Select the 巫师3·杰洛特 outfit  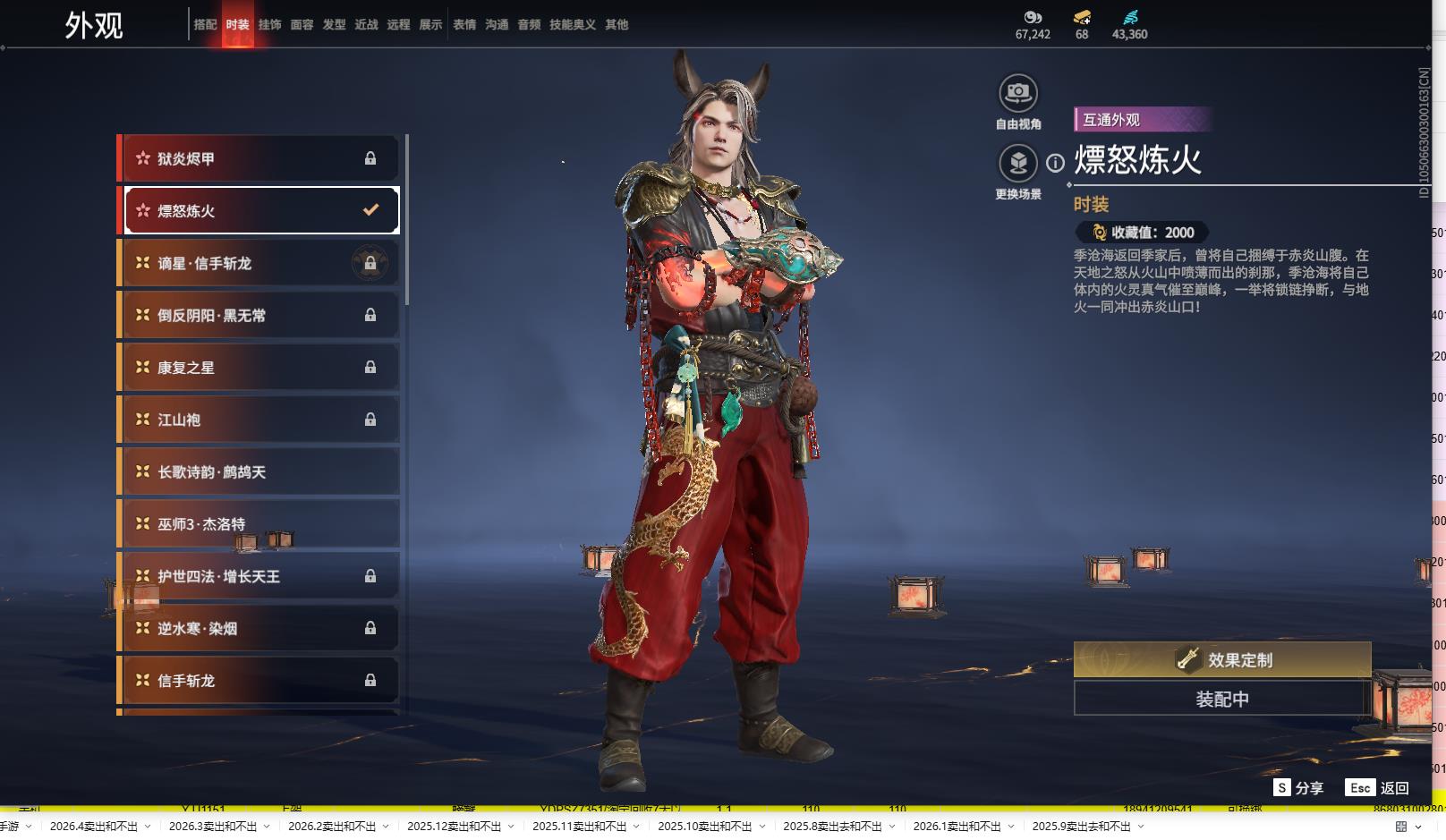[x=259, y=524]
